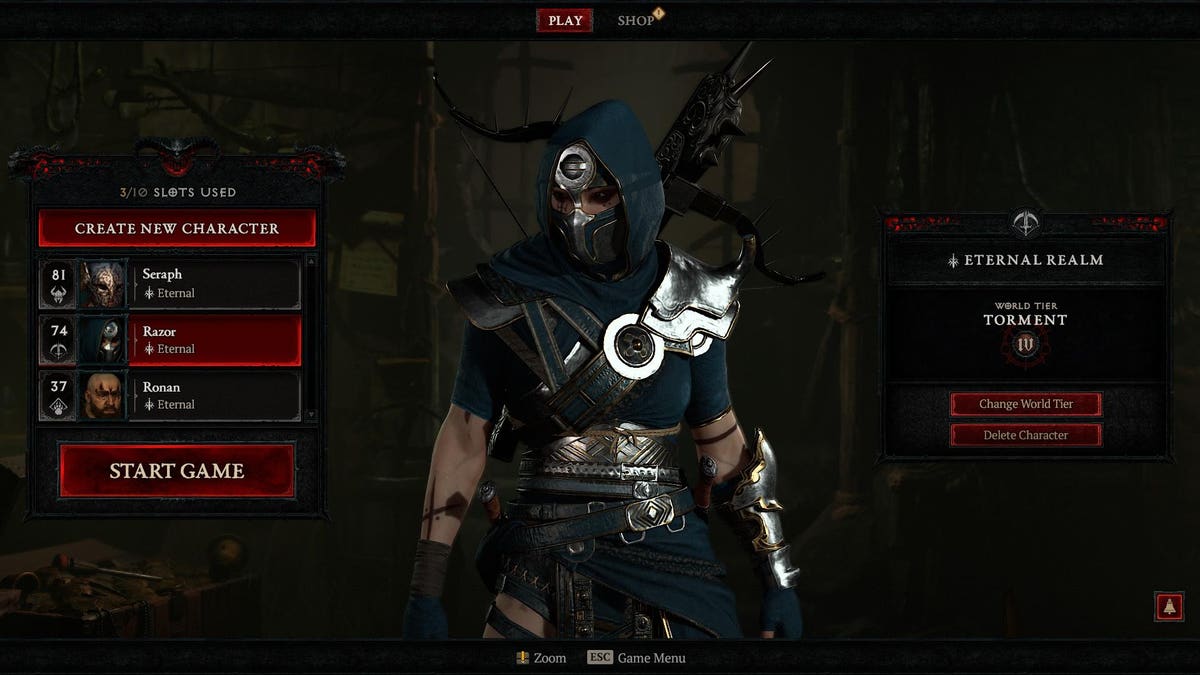
Task: Create a new character
Action: 177,228
